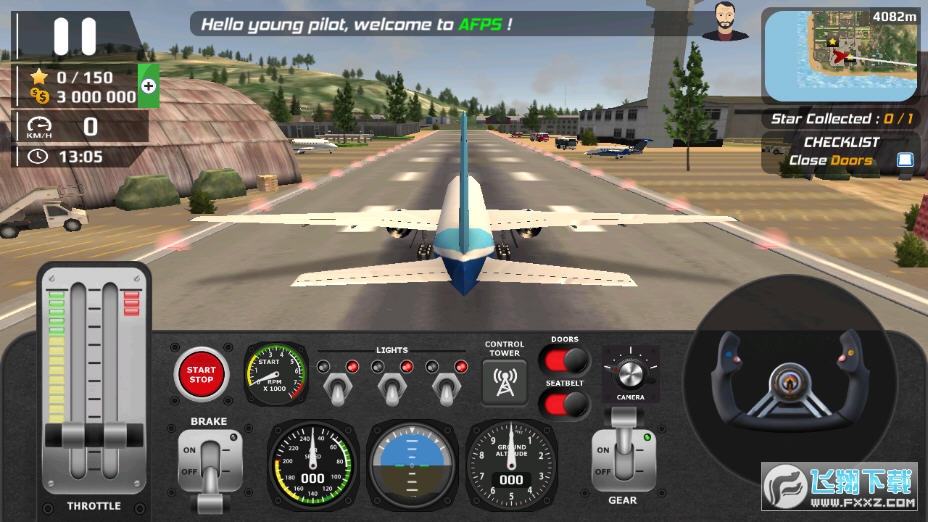The height and width of the screenshot is (522, 928).
Task: Click the THROTTLE lever handle
Action: coord(93,435)
